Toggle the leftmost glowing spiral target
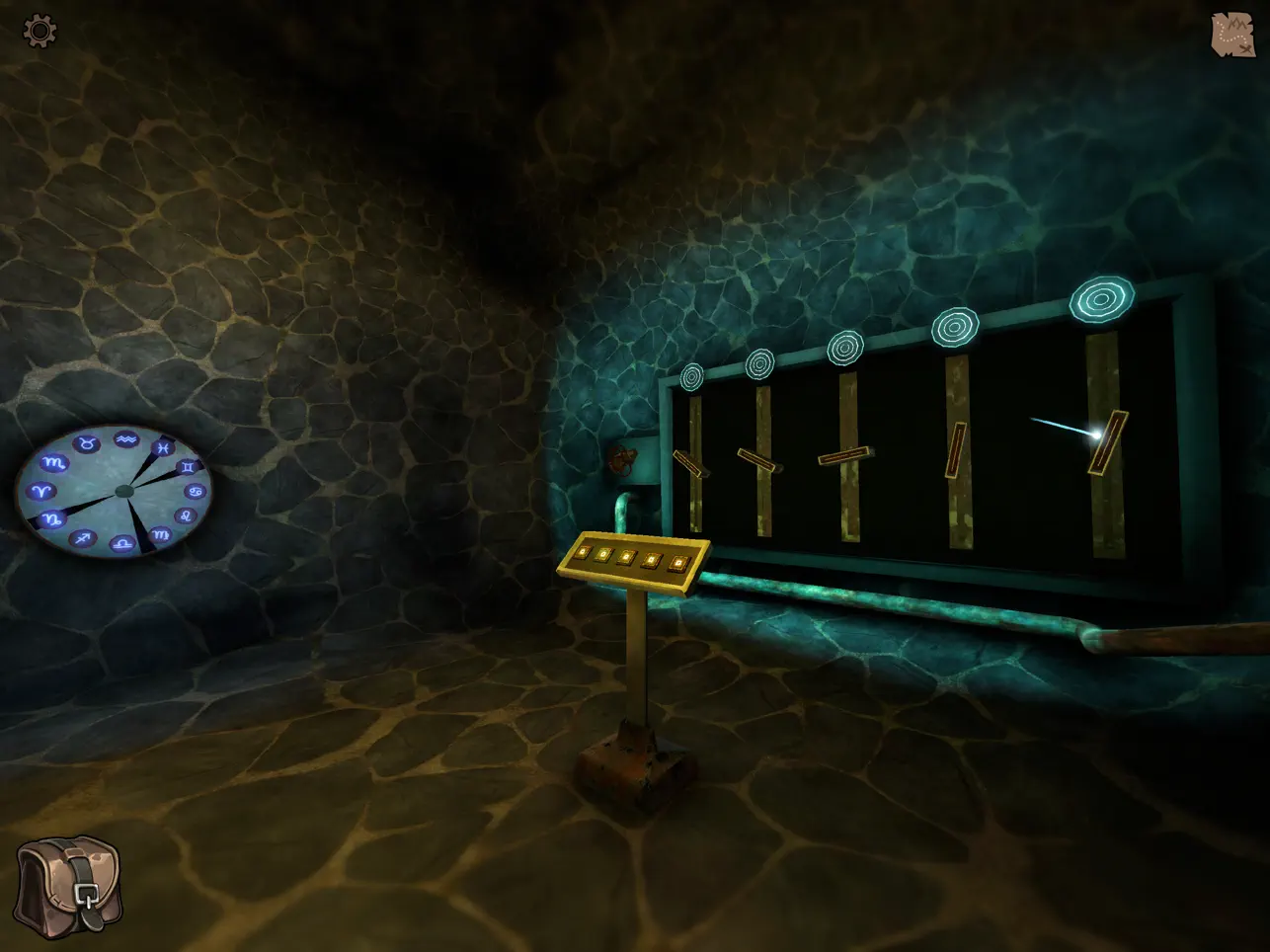The height and width of the screenshot is (952, 1270). (692, 377)
